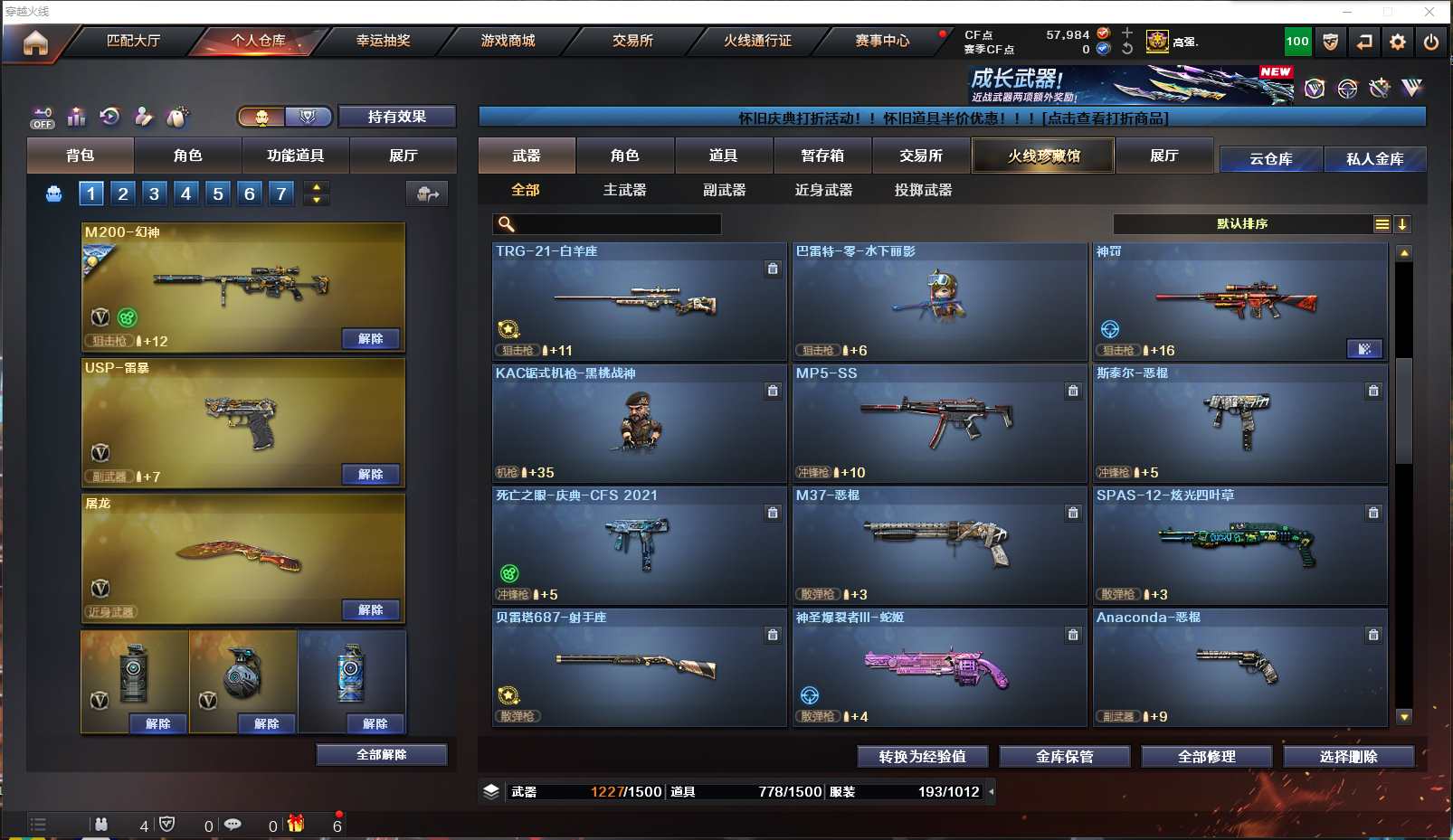The height and width of the screenshot is (840, 1453).
Task: Close the game window
Action: (1429, 12)
